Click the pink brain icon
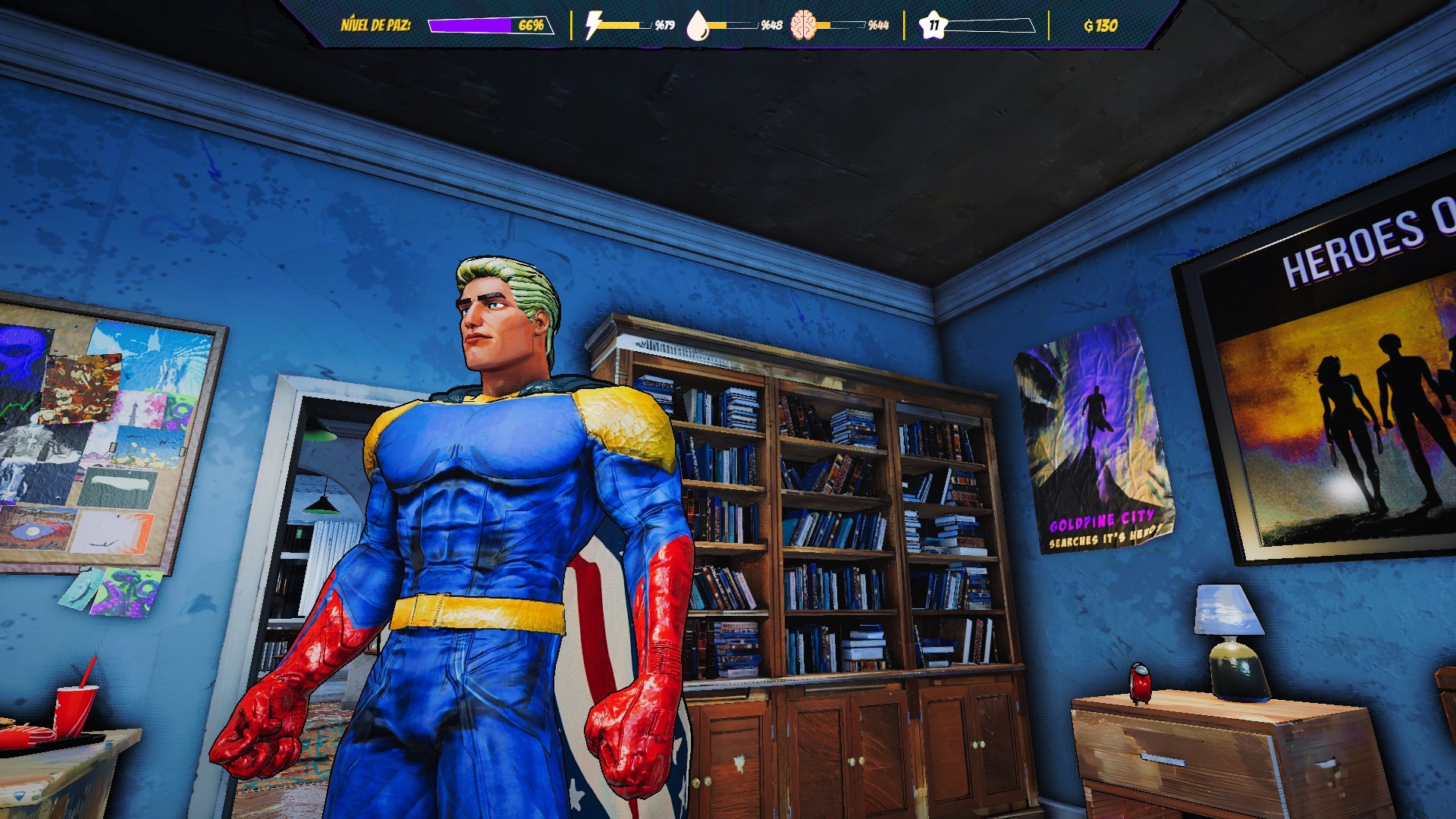This screenshot has height=819, width=1456. point(803,26)
